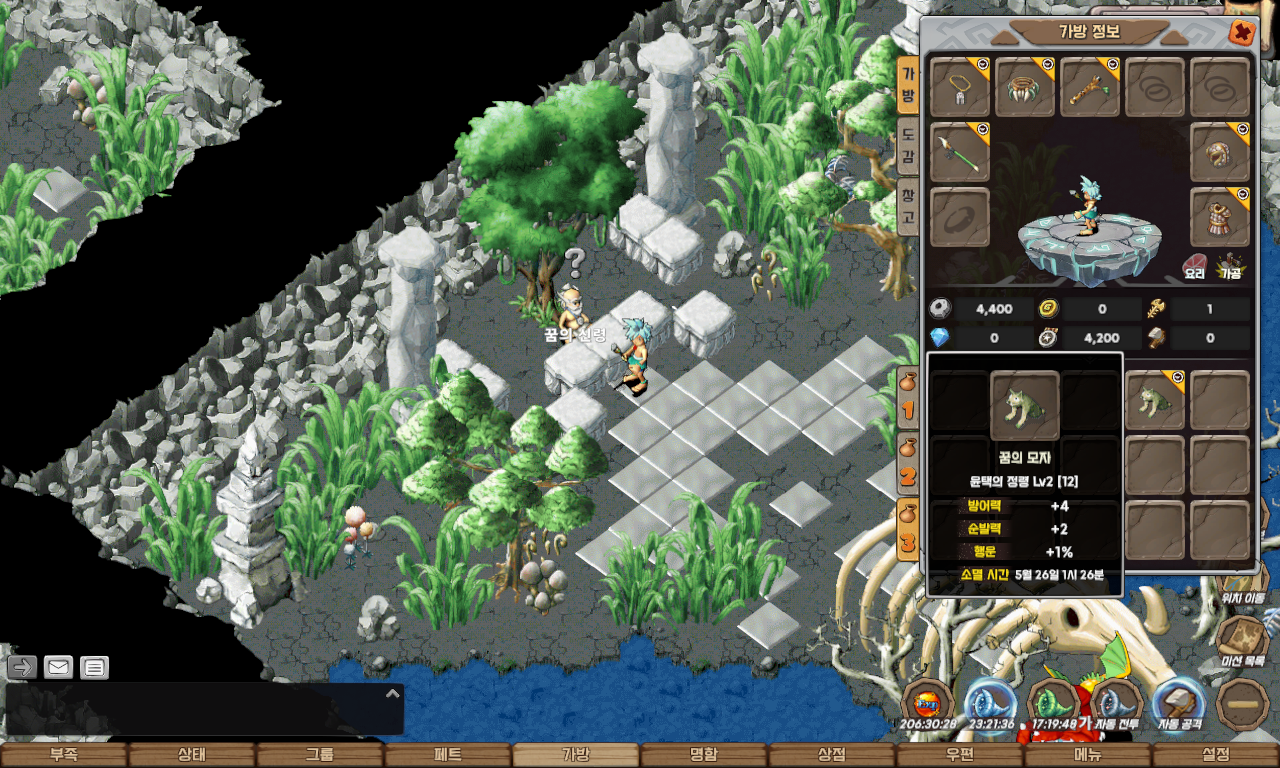Open the 설정 settings menu
This screenshot has width=1280, height=768.
(1216, 756)
